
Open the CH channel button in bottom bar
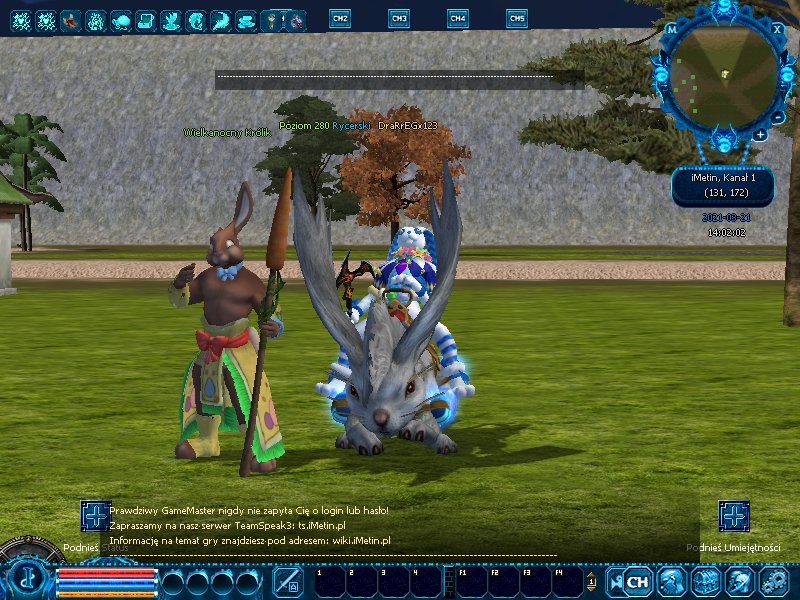click(637, 581)
